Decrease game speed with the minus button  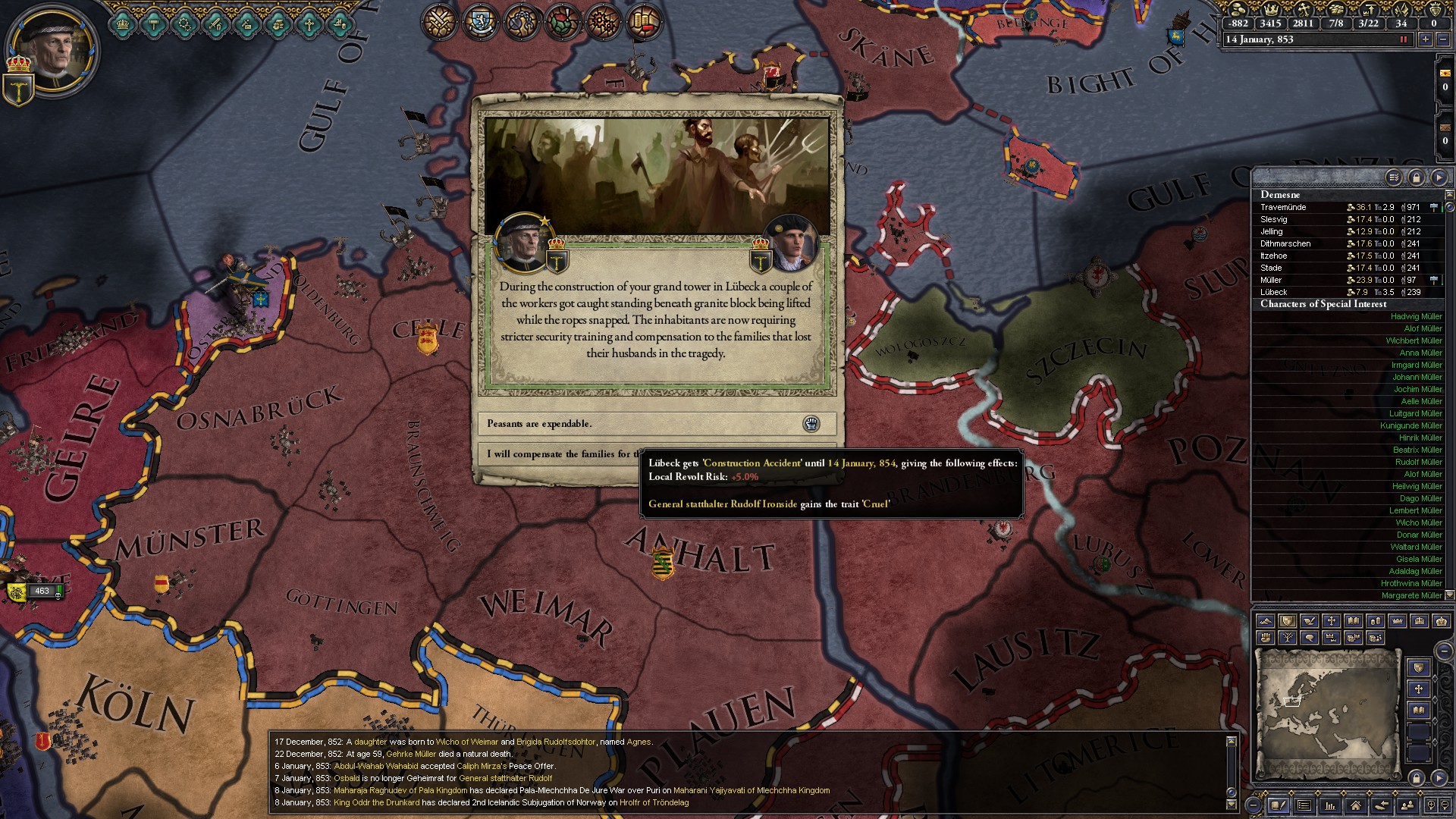point(1442,39)
